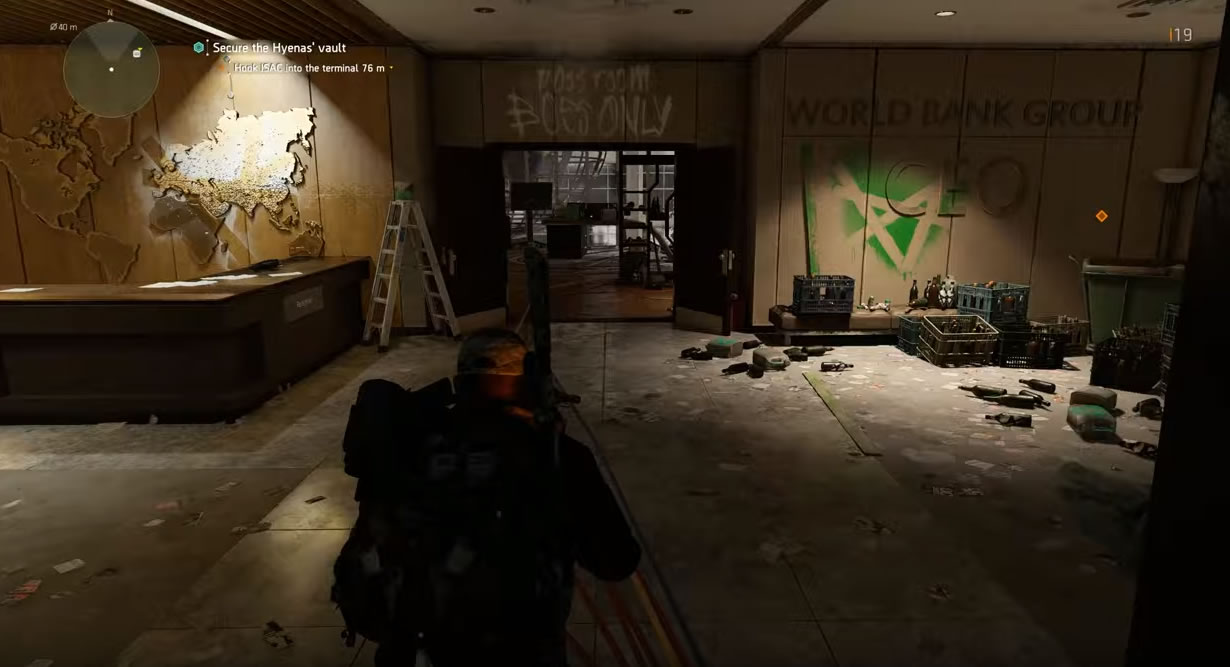1230x667 pixels.
Task: Select the Secure the Hyenas' vault objective
Action: point(279,48)
